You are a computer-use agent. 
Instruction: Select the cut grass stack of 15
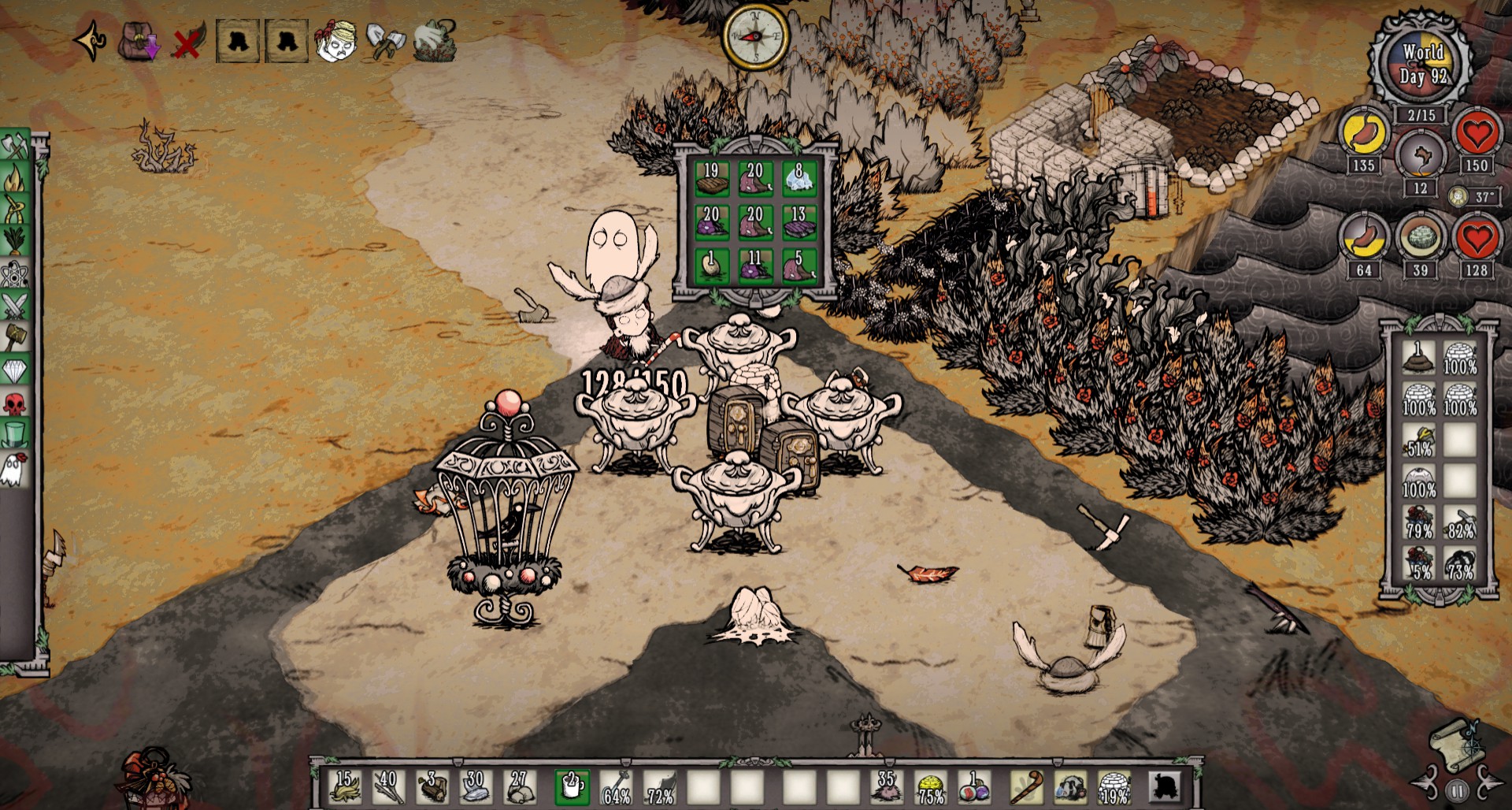(x=344, y=786)
